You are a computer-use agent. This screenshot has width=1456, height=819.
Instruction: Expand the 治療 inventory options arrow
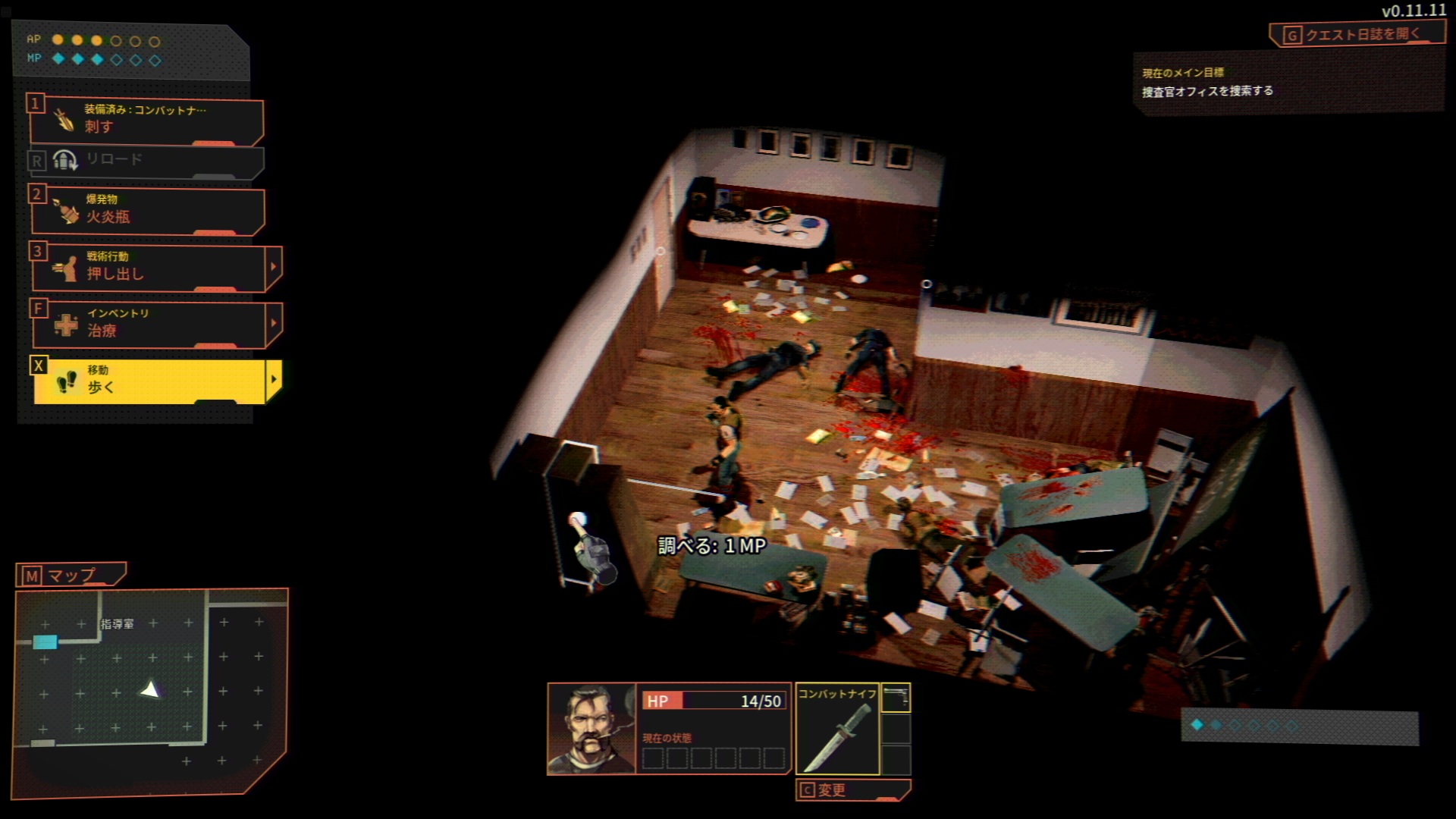(x=274, y=324)
